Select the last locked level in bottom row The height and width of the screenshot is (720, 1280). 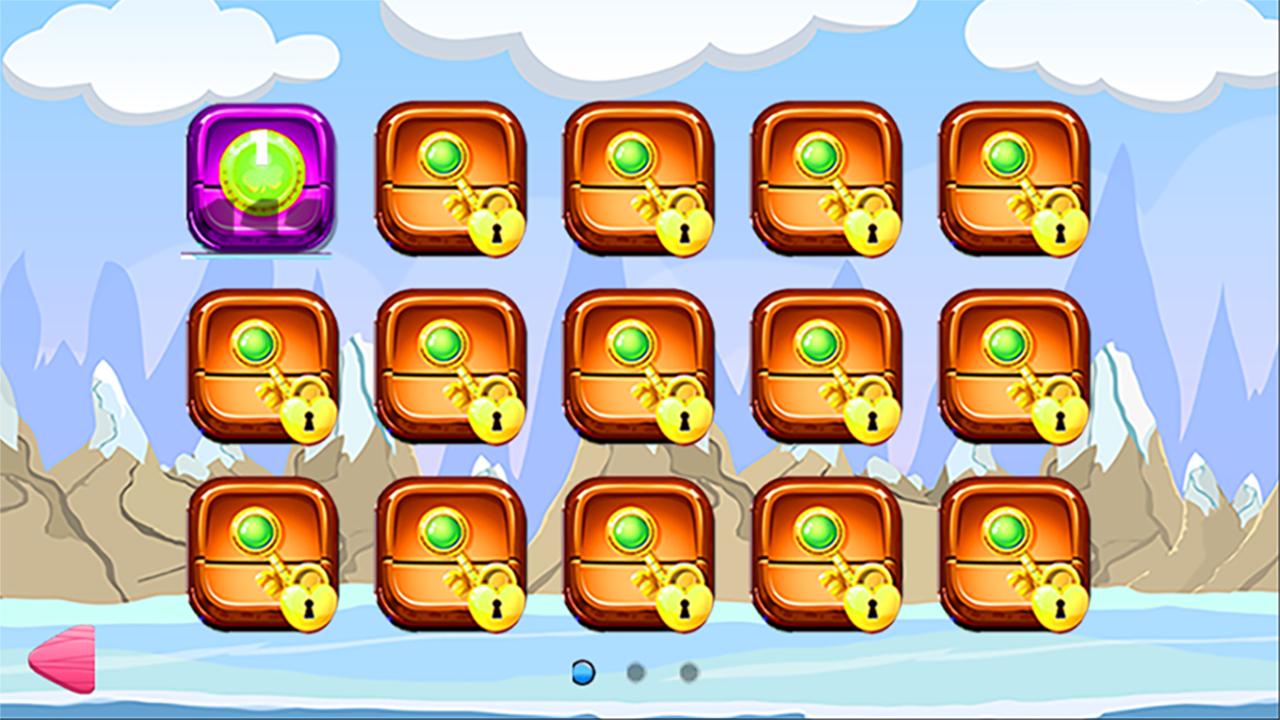(1014, 555)
